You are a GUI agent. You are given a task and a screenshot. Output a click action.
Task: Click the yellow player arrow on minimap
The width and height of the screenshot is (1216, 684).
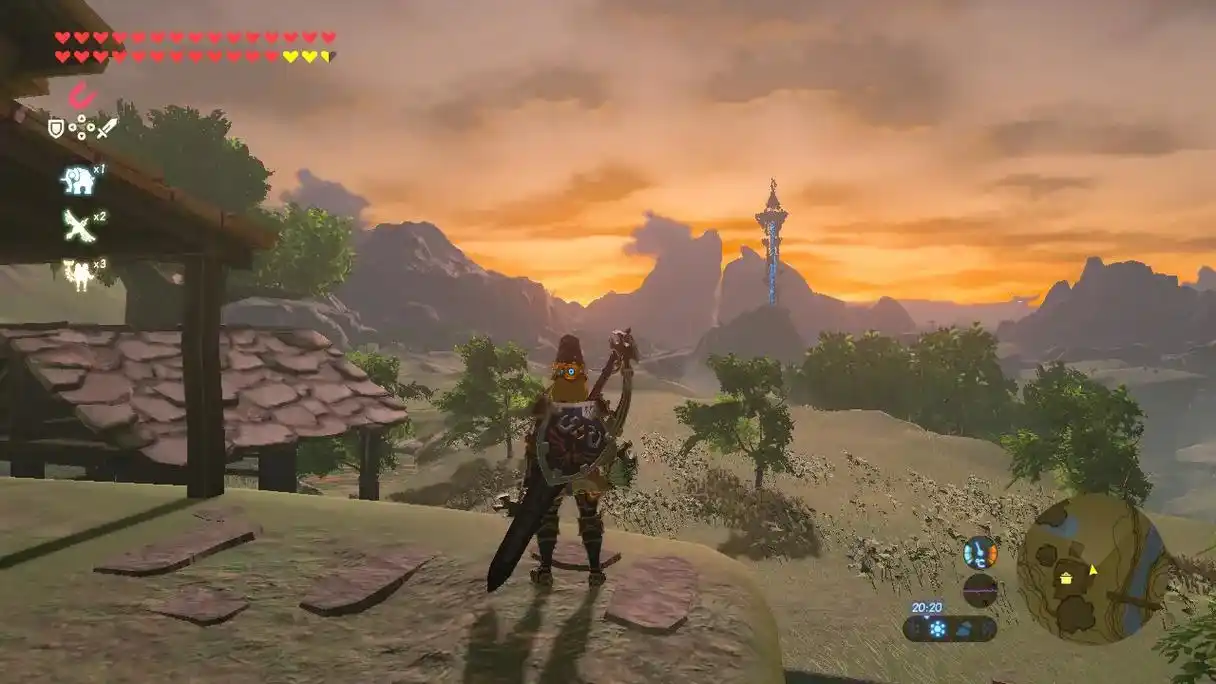[x=1092, y=570]
